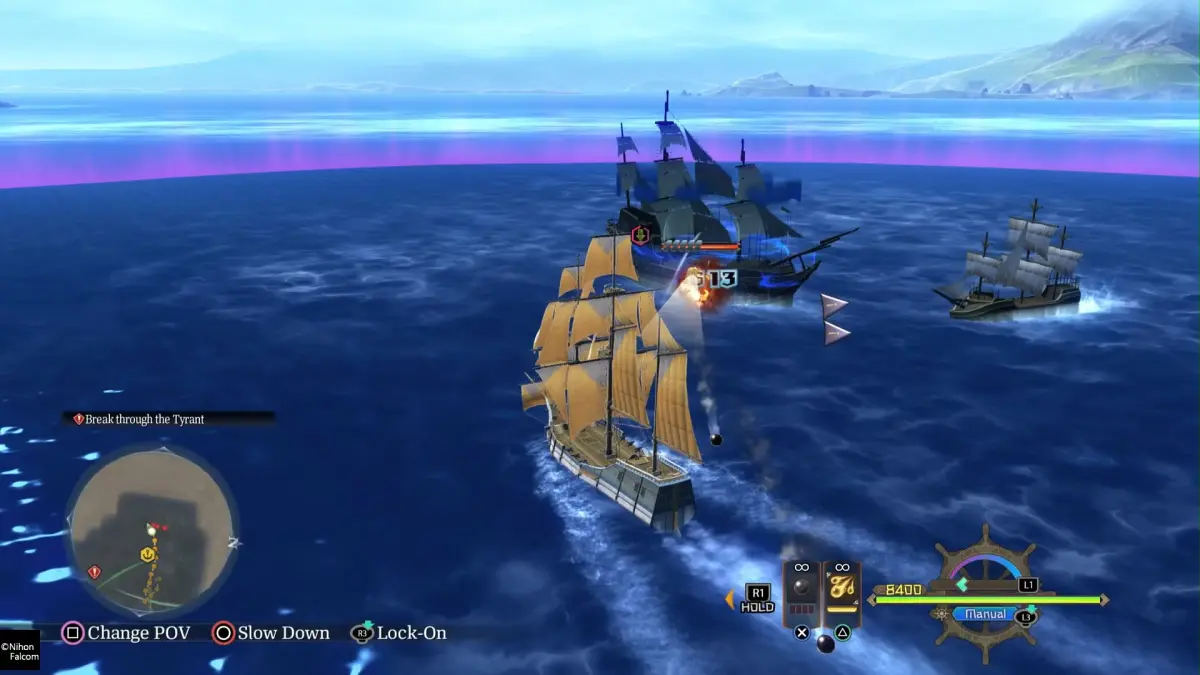This screenshot has height=675, width=1200.
Task: Toggle the Manual sailing mode label
Action: click(985, 614)
